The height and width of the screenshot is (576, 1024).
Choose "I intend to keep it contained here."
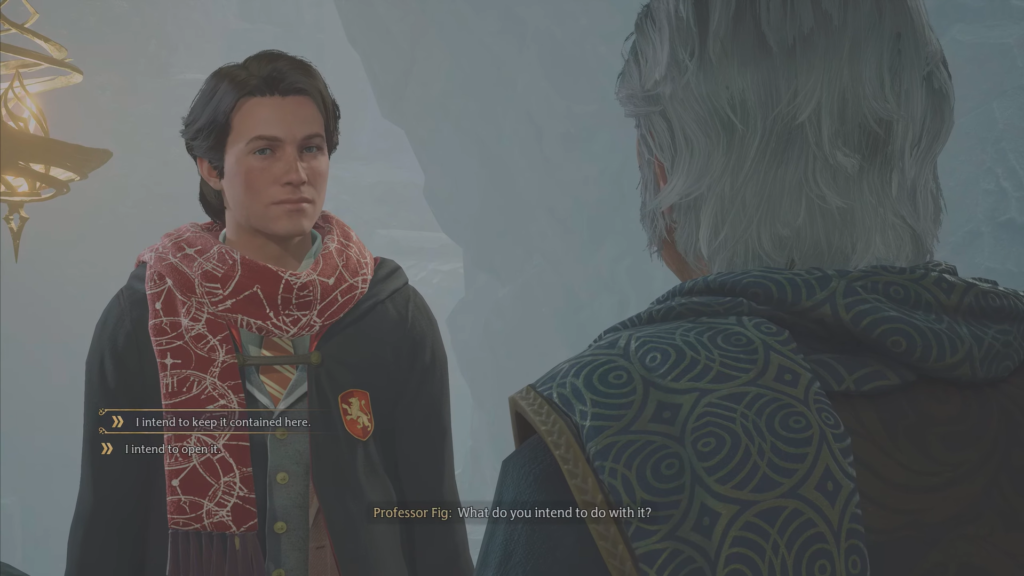[222, 422]
